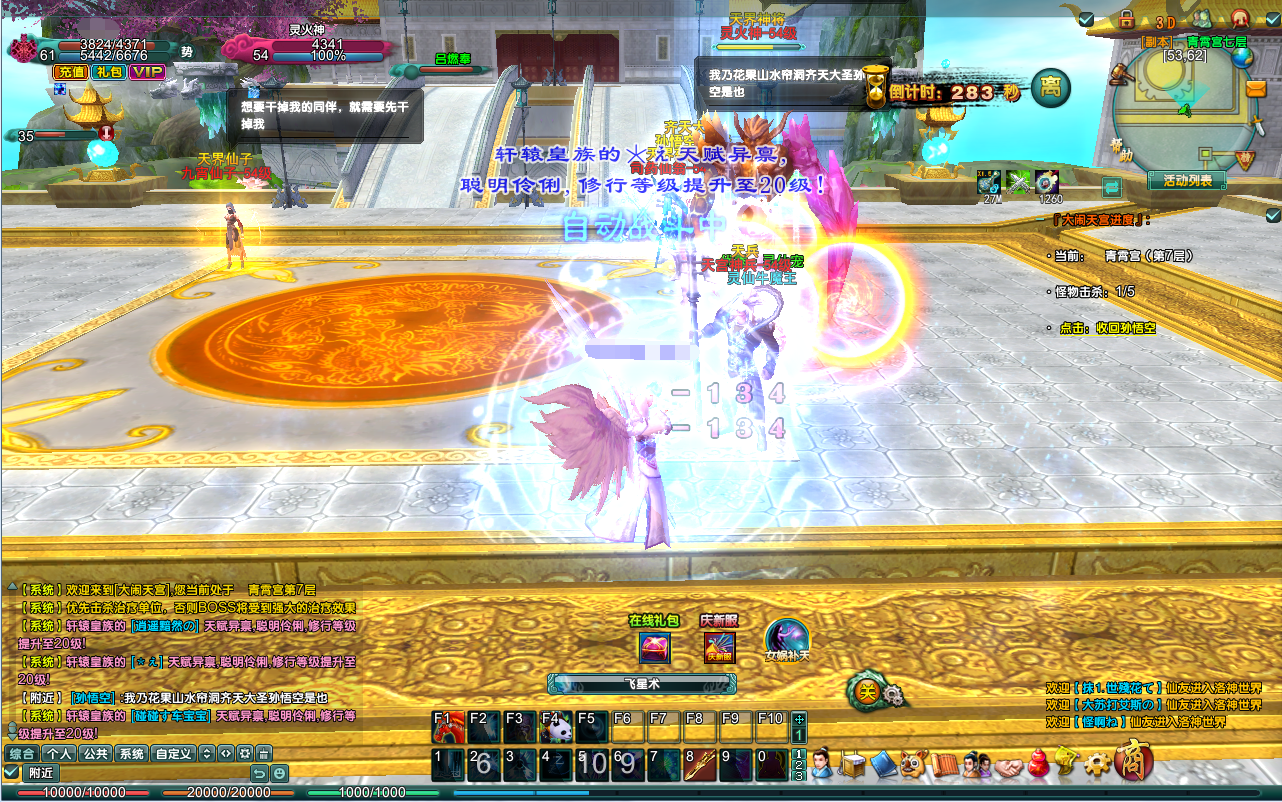
Task: Switch chat to the 个人 tab
Action: 59,753
